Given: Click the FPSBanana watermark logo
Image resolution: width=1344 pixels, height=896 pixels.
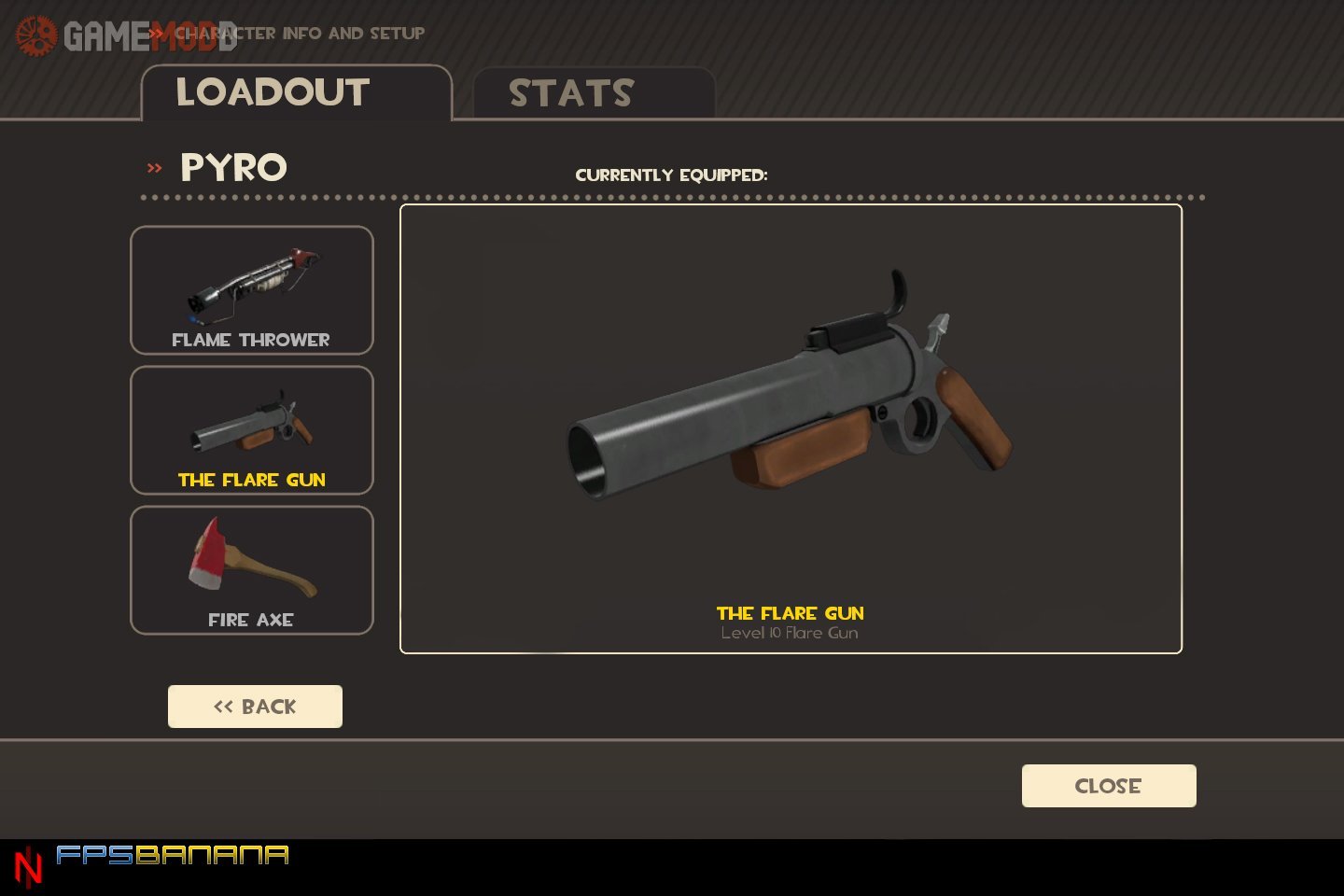Looking at the screenshot, I should pos(172,855).
